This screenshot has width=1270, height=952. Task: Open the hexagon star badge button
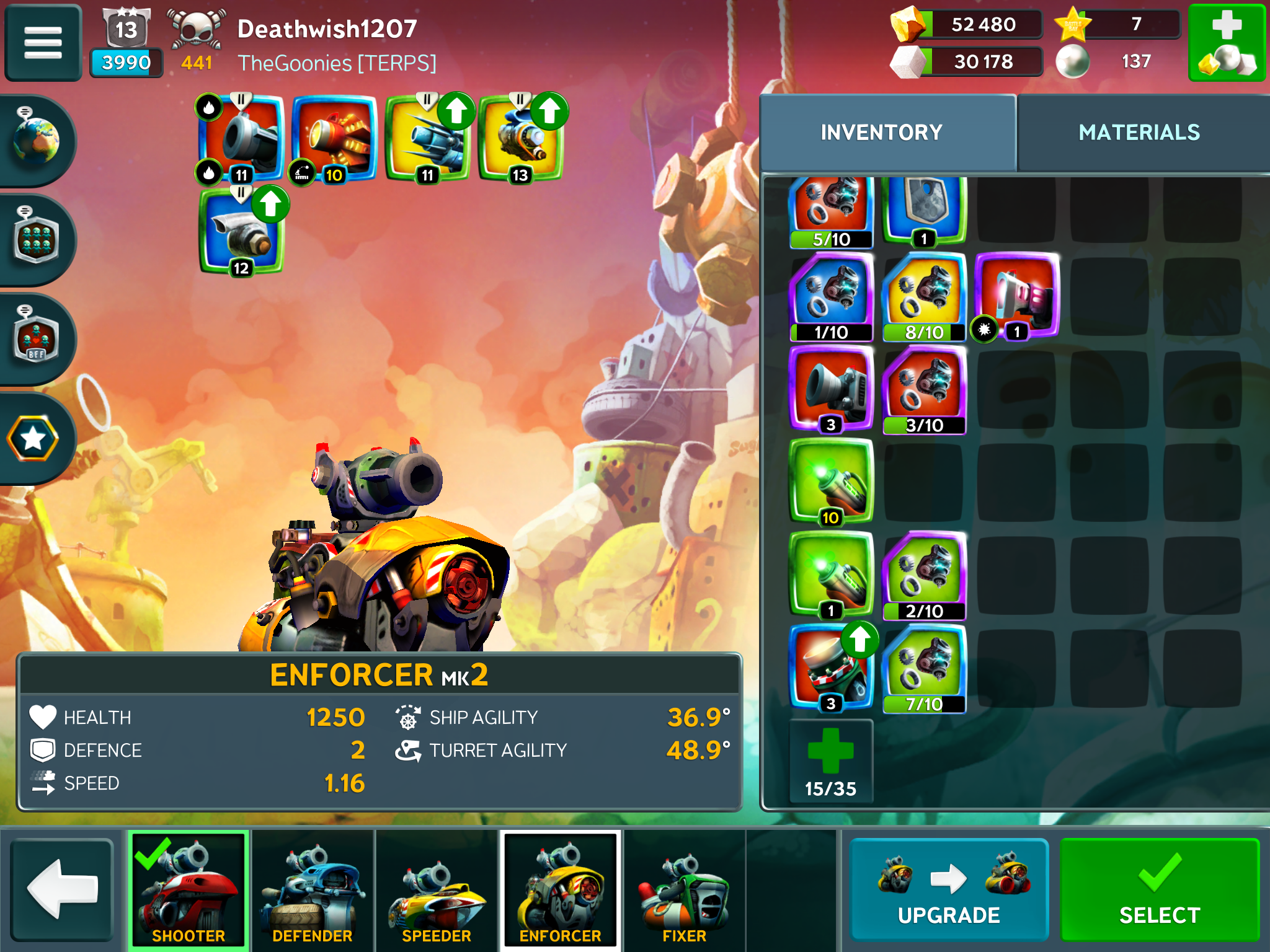pyautogui.click(x=33, y=439)
